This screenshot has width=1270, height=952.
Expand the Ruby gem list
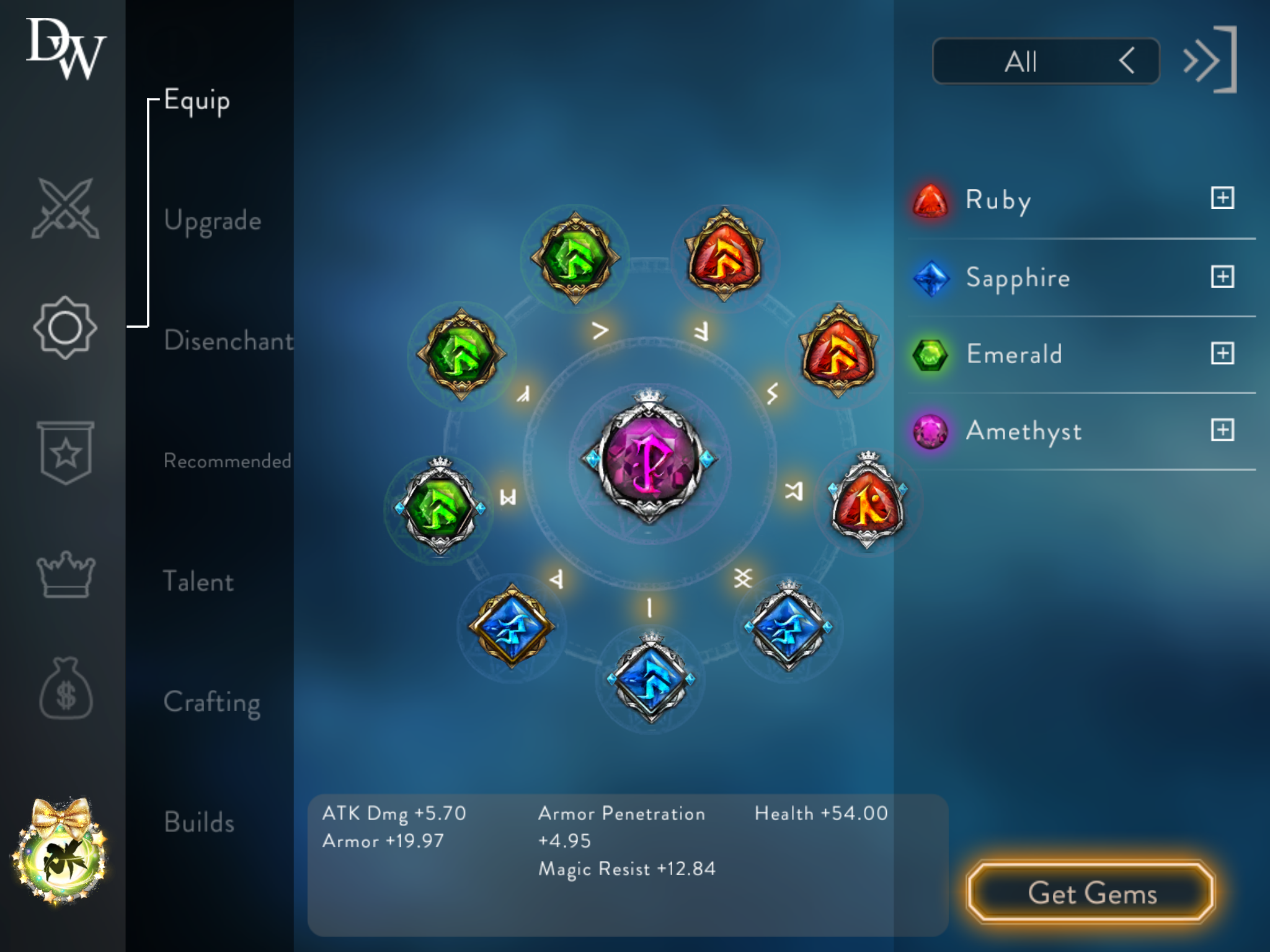[1222, 198]
